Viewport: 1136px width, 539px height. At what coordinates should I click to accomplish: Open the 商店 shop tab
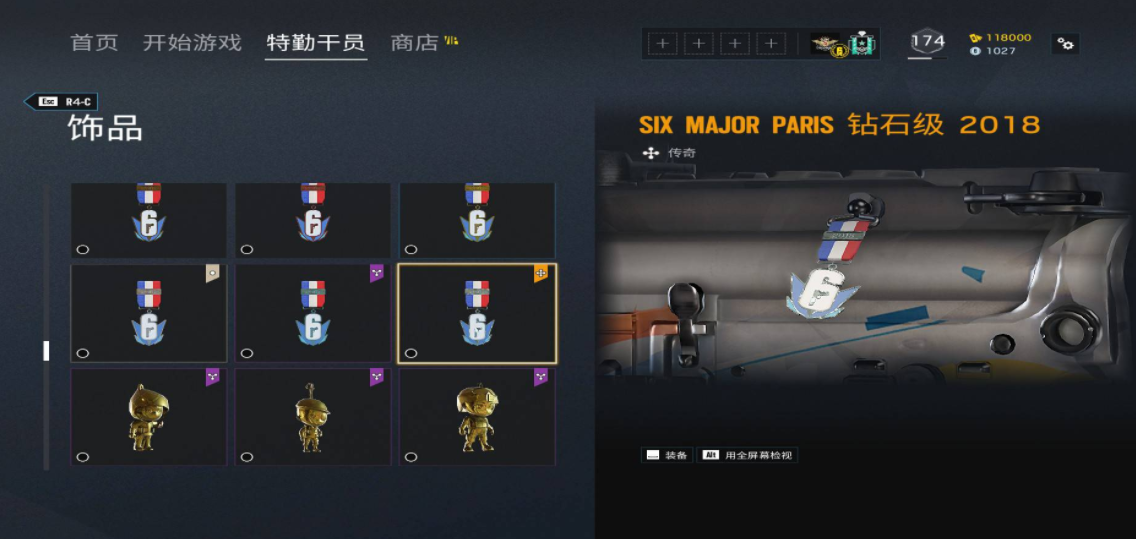point(415,43)
